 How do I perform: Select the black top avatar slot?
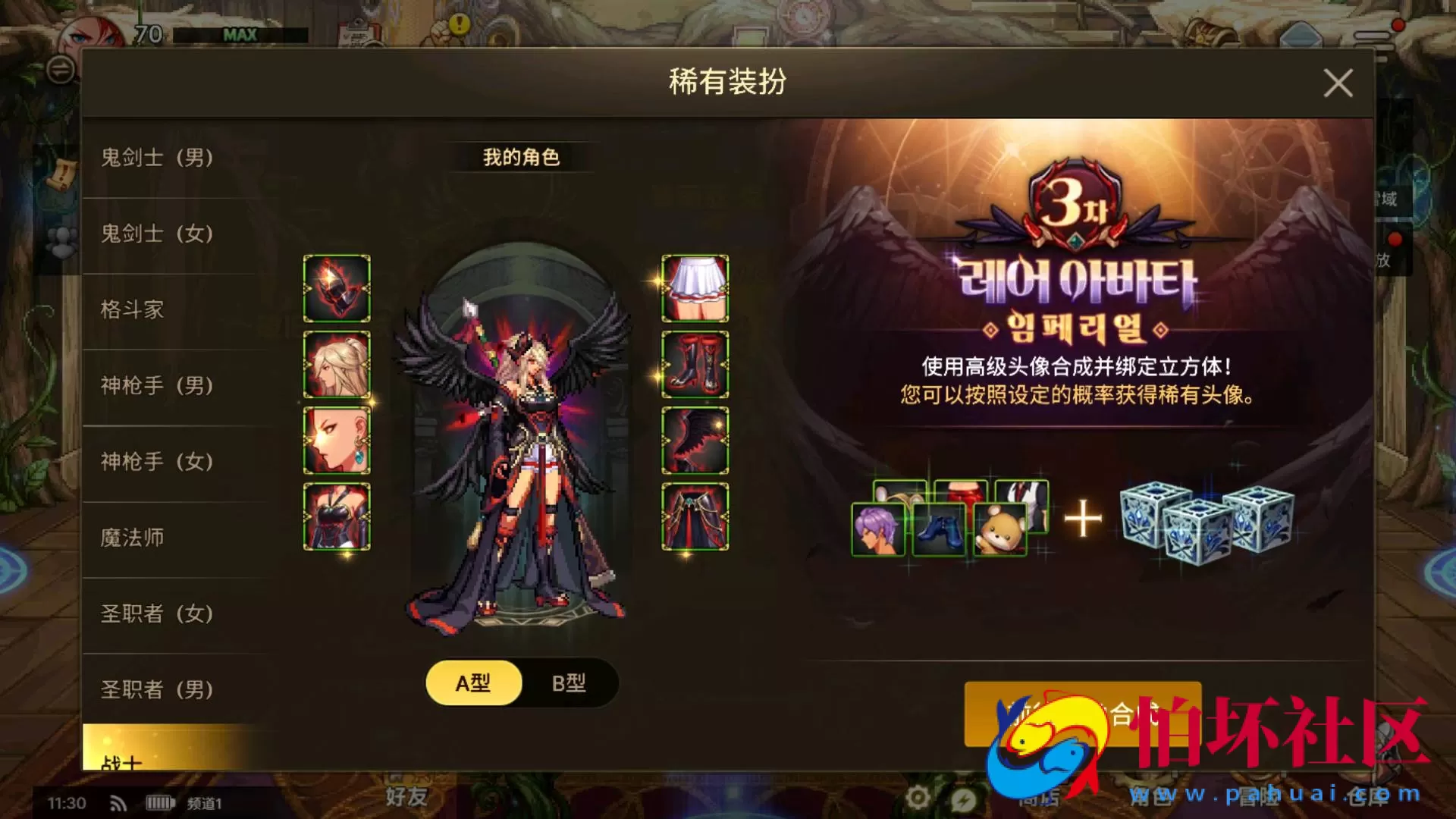point(337,516)
